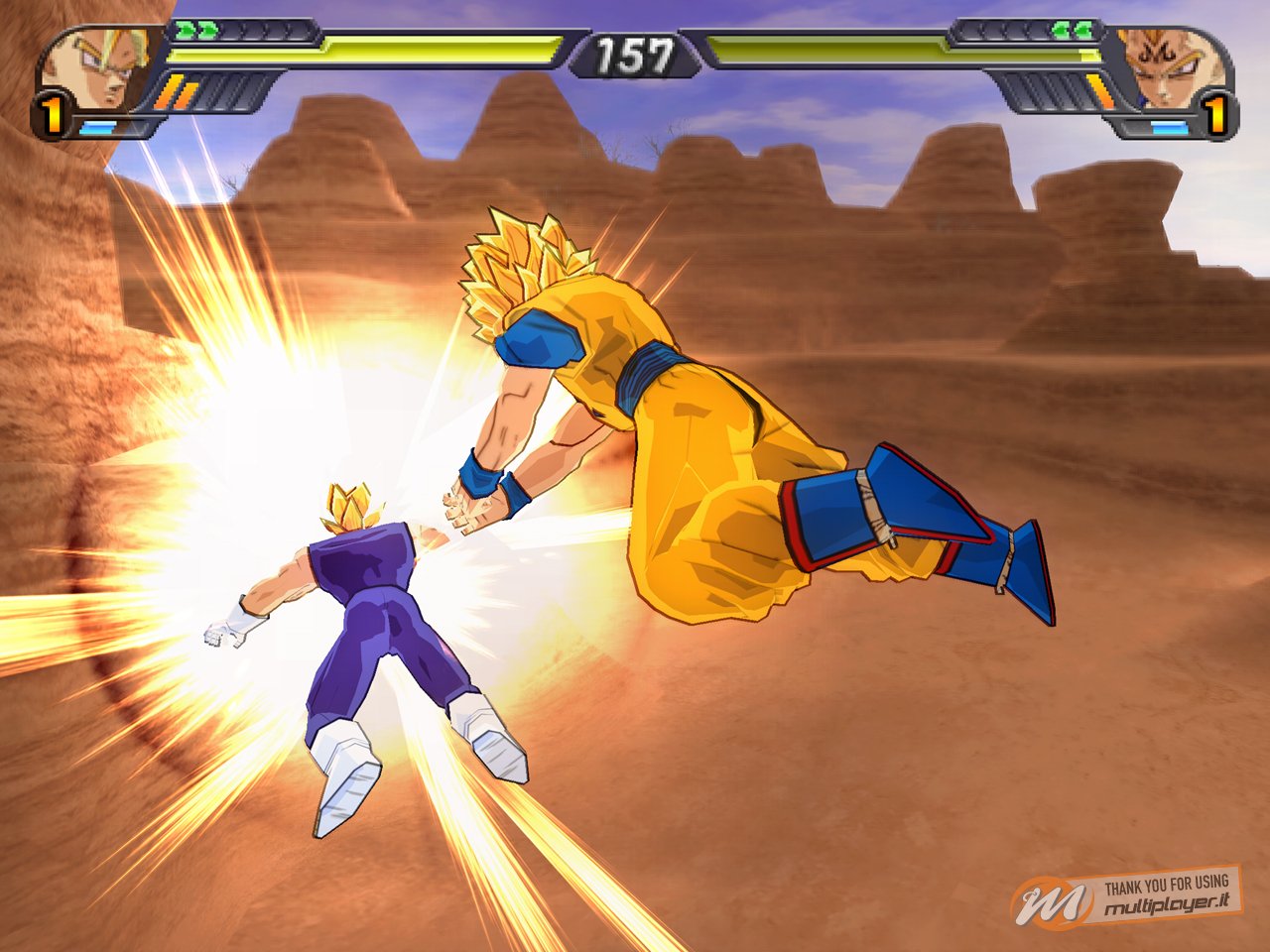Click the orange blast stock segments on the left HUD

click(x=177, y=89)
